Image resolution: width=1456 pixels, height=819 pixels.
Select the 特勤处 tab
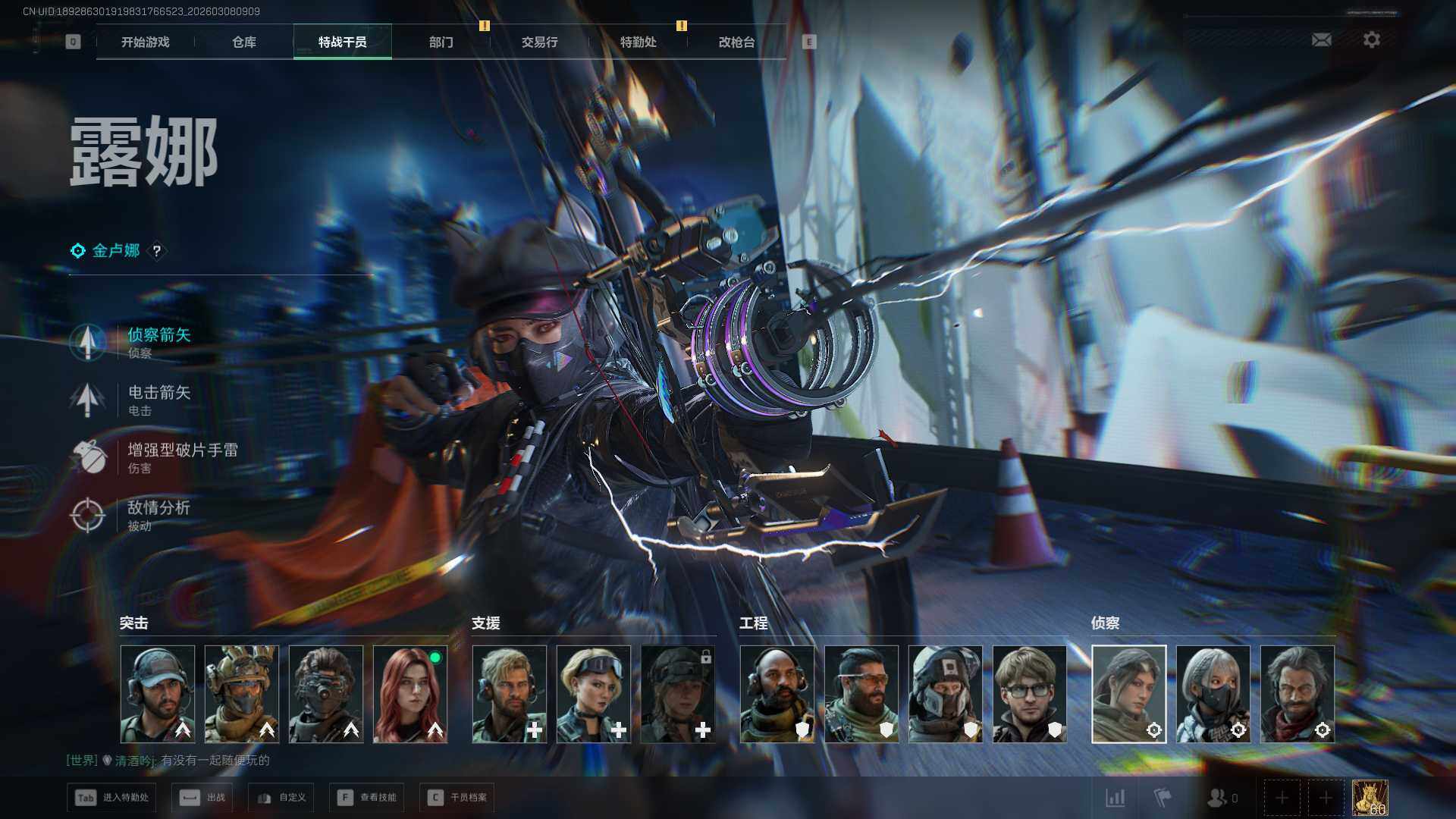pos(639,42)
